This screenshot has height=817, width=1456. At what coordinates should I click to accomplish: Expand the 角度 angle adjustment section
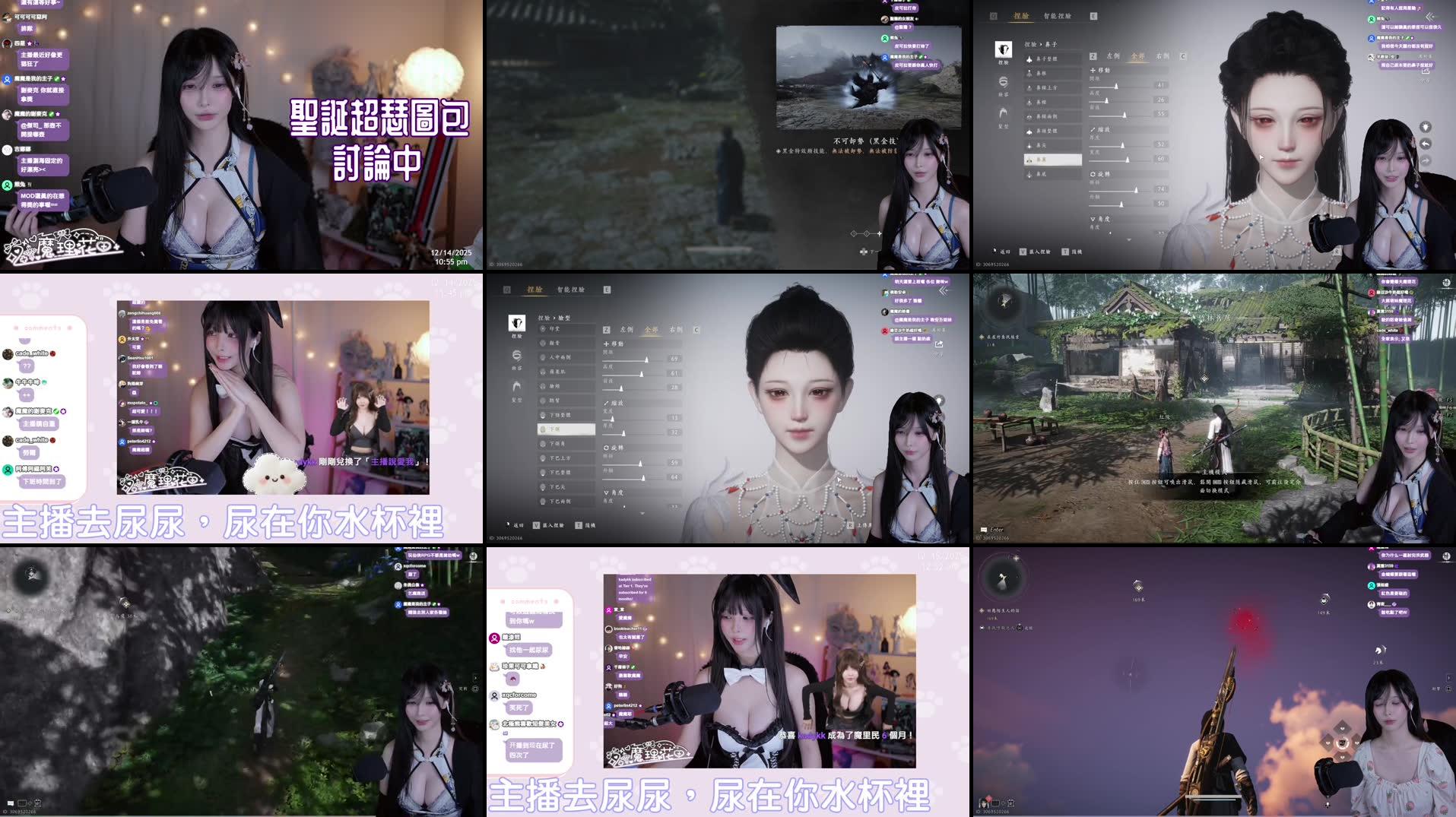click(x=1100, y=217)
